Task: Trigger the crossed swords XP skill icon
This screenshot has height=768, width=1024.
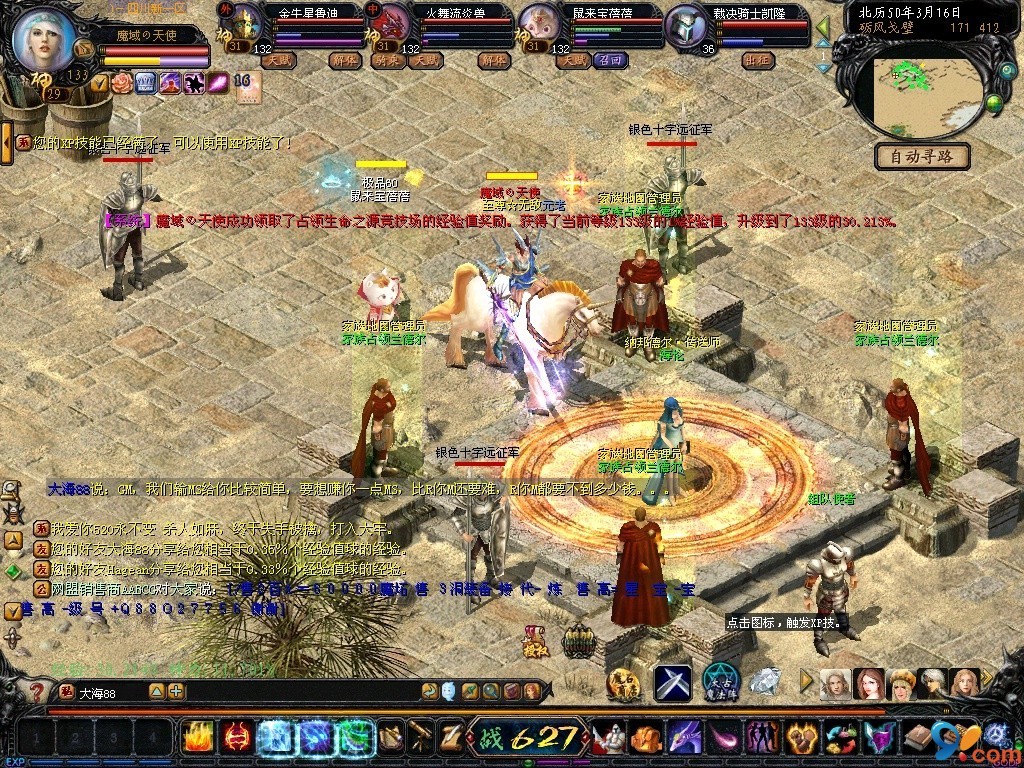Action: point(673,683)
